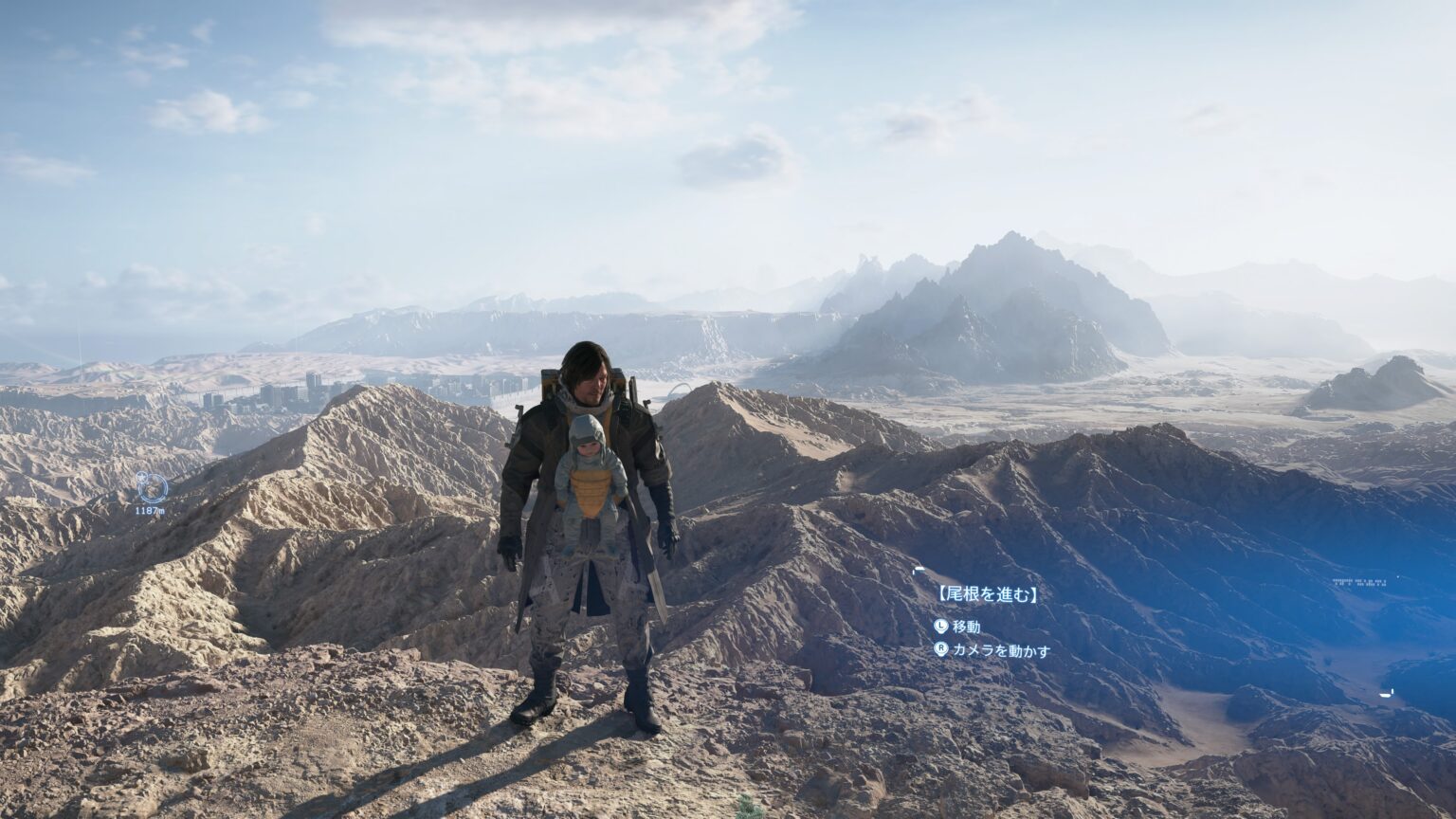Click the bracket marker near the bottom-right corner
This screenshot has height=819, width=1456.
1385,693
